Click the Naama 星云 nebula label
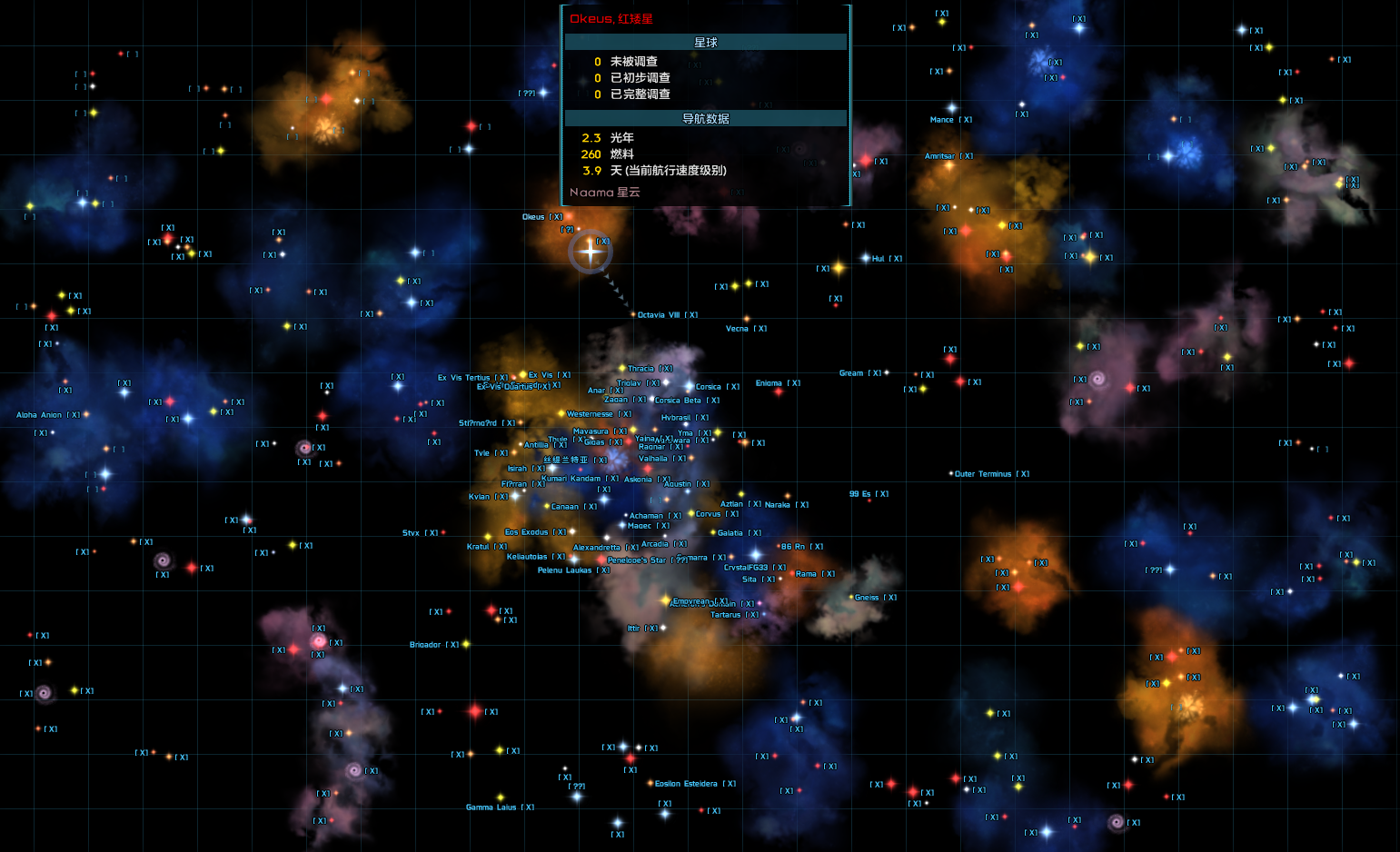The width and height of the screenshot is (1400, 852). pos(604,193)
